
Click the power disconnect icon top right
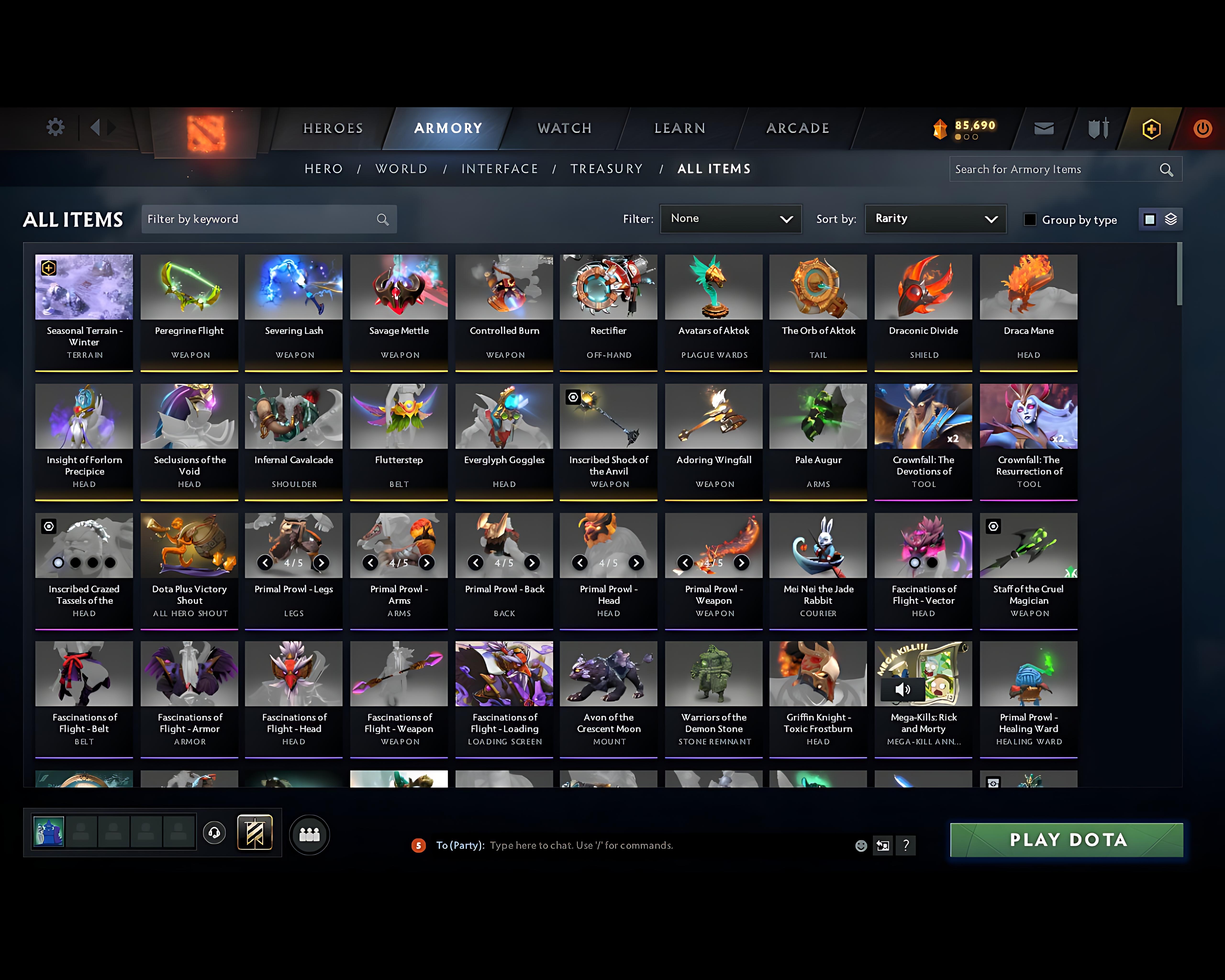pyautogui.click(x=1203, y=128)
